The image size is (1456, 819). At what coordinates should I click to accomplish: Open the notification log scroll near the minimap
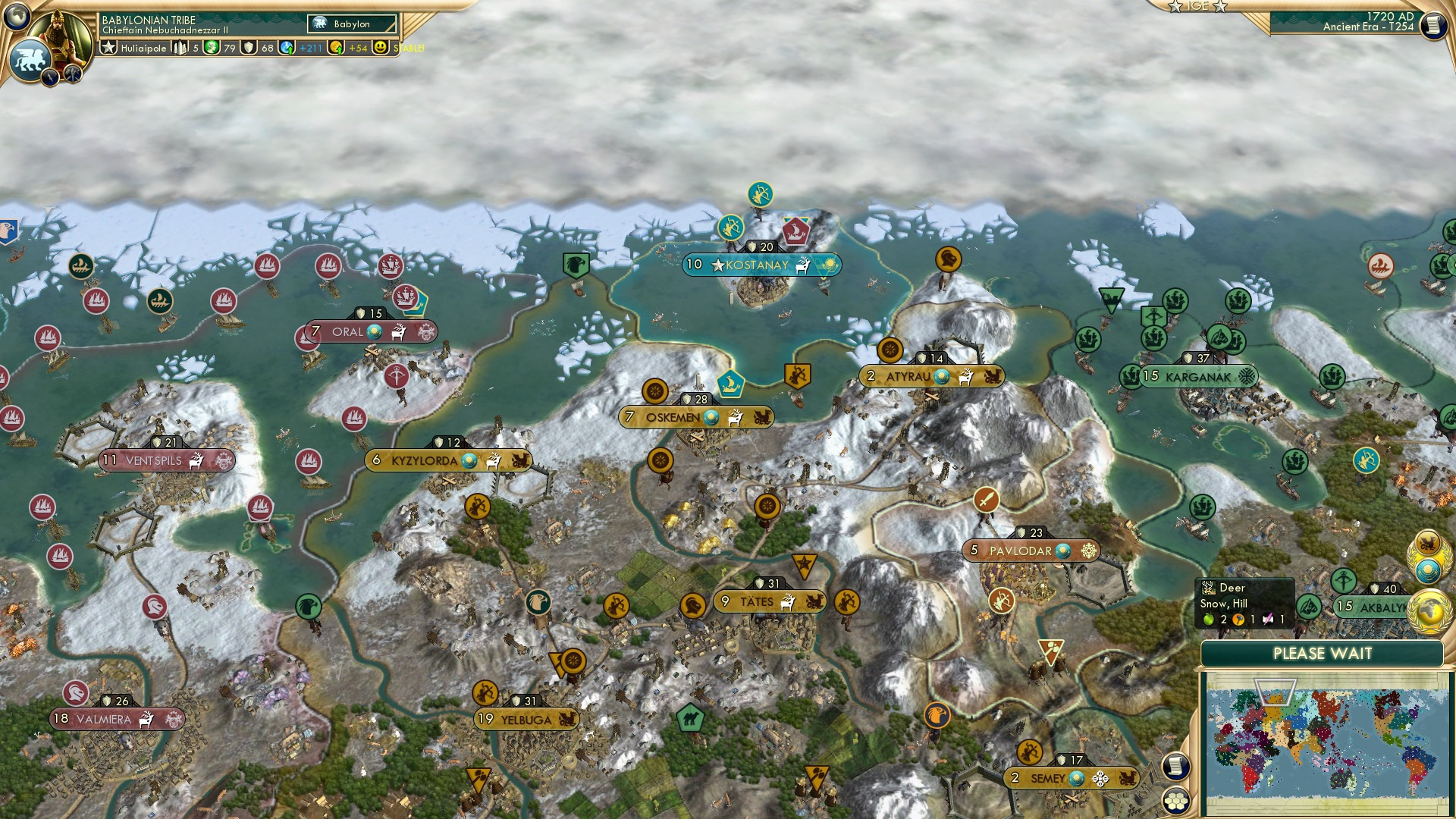[1177, 767]
